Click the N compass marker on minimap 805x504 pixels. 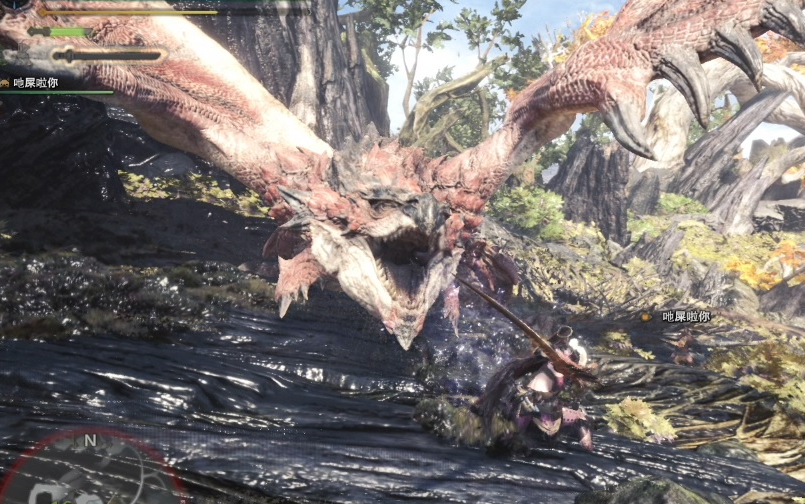coord(90,439)
